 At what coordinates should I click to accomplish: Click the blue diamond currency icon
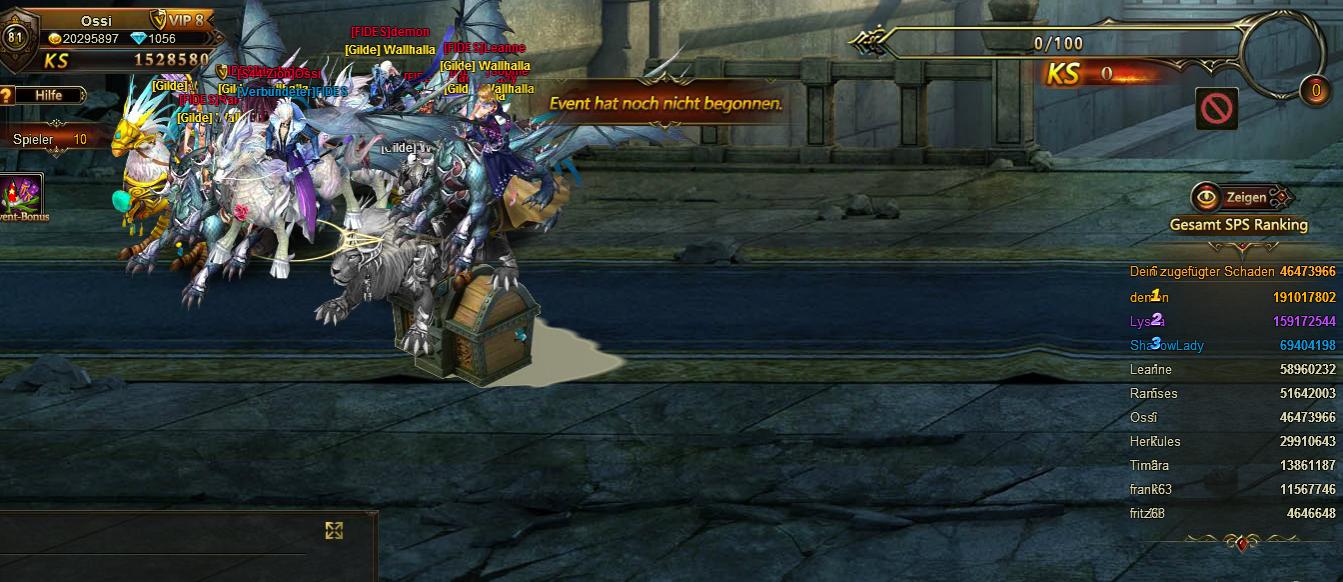(138, 39)
